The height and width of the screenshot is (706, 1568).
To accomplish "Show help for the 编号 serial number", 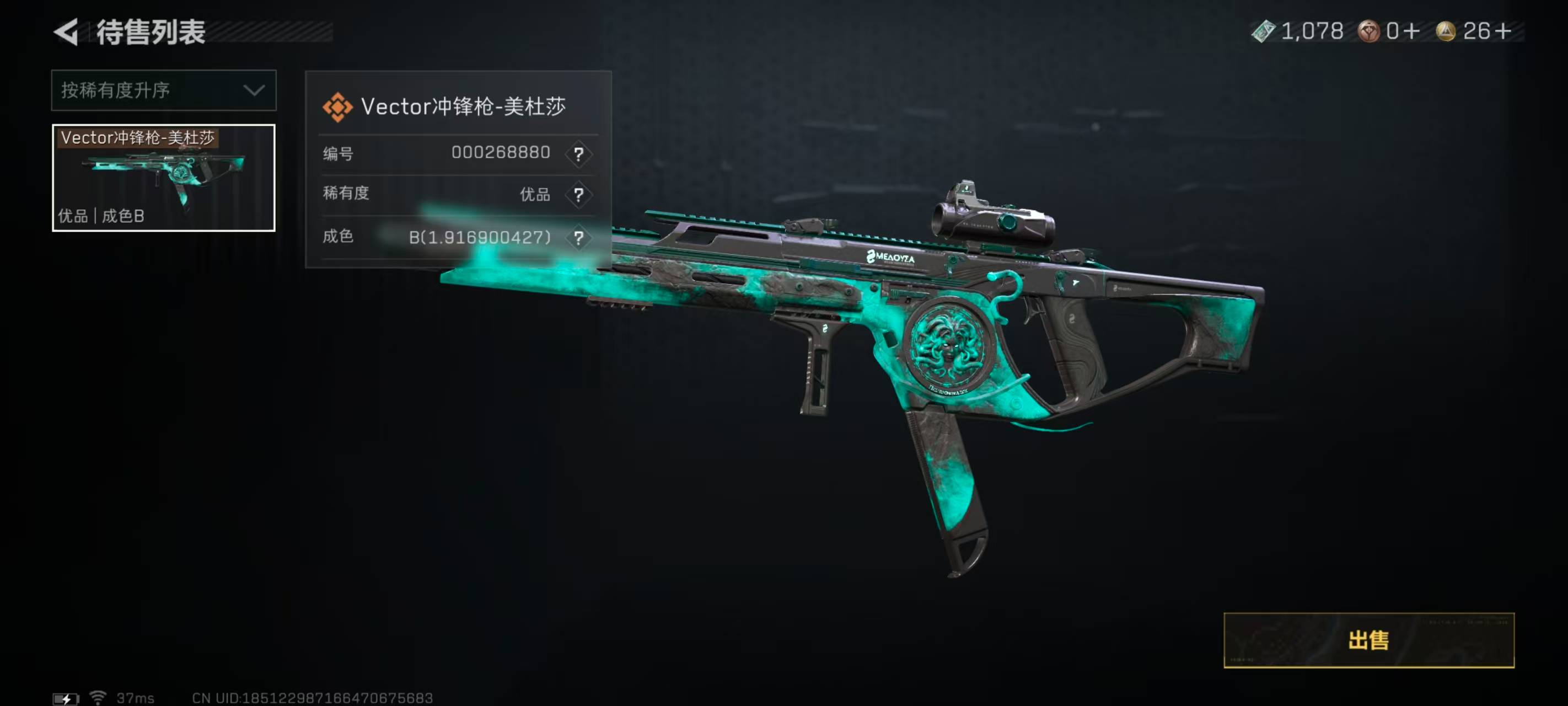I will (x=578, y=153).
